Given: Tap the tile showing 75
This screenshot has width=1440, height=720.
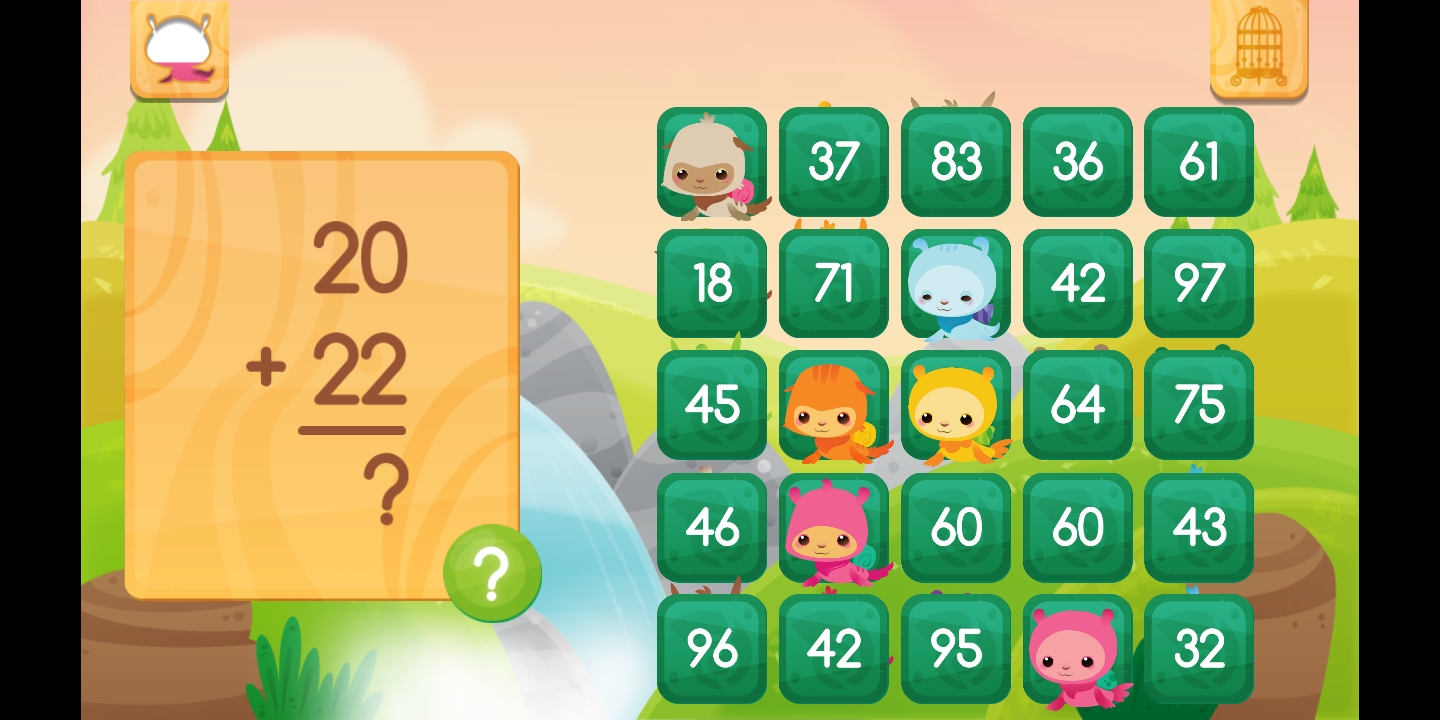Looking at the screenshot, I should tap(1199, 405).
